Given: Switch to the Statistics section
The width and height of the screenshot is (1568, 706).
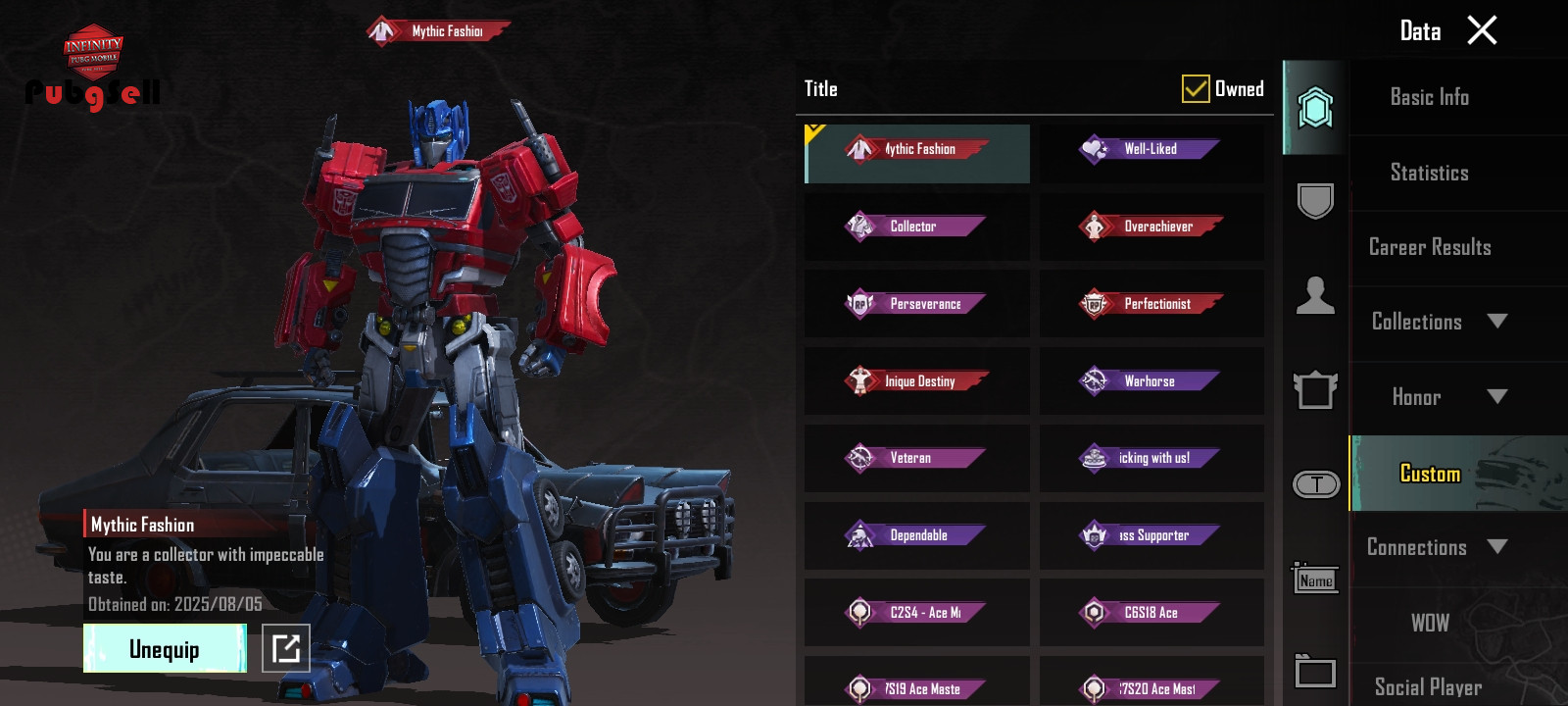Looking at the screenshot, I should click(x=1429, y=173).
